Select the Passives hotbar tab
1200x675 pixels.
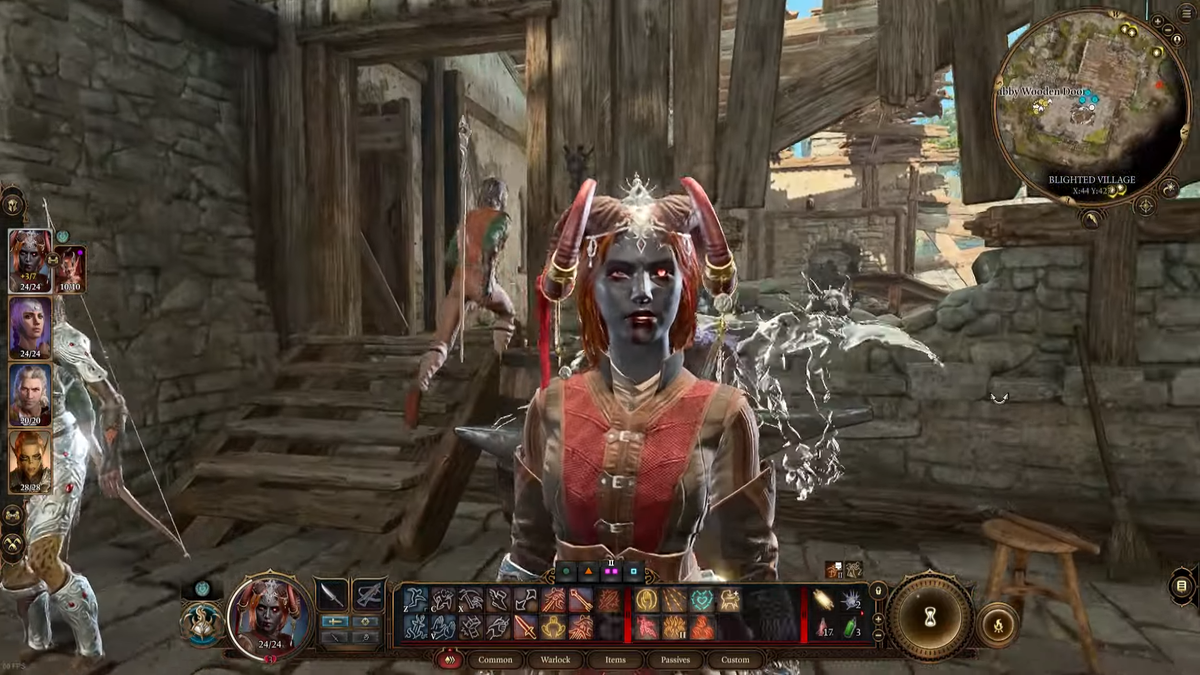675,660
